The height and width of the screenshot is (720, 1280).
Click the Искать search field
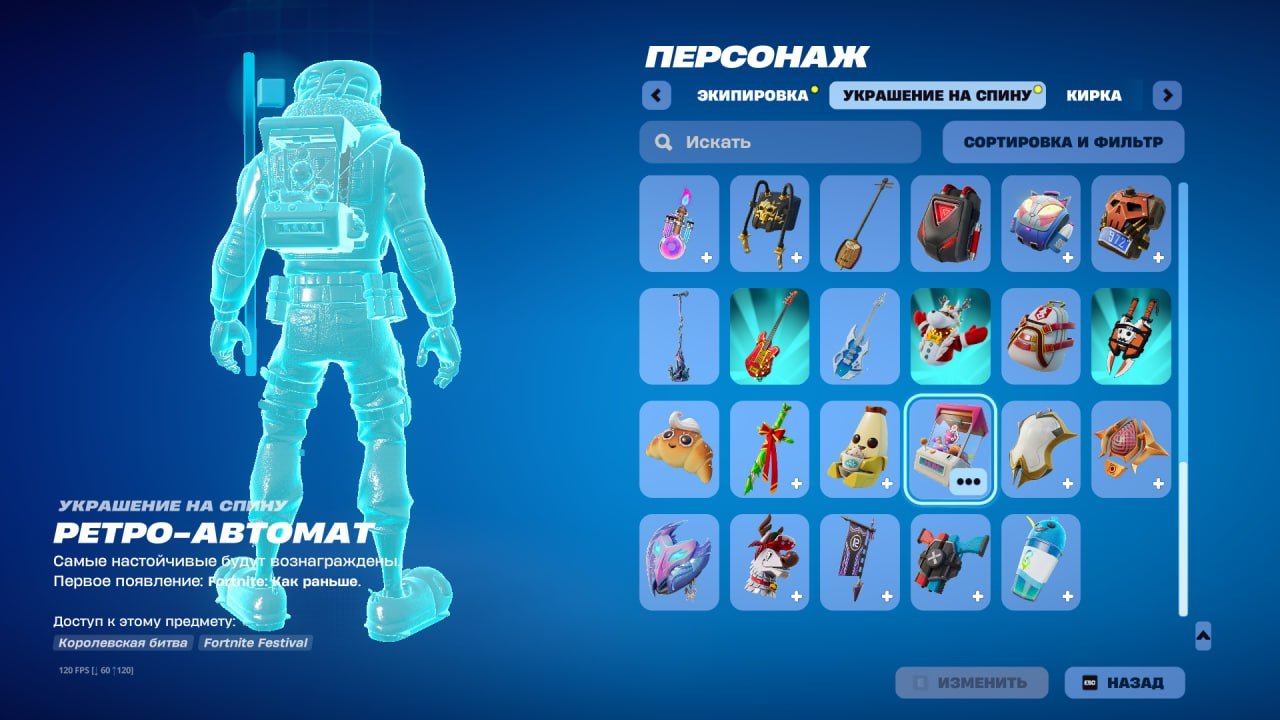[780, 142]
